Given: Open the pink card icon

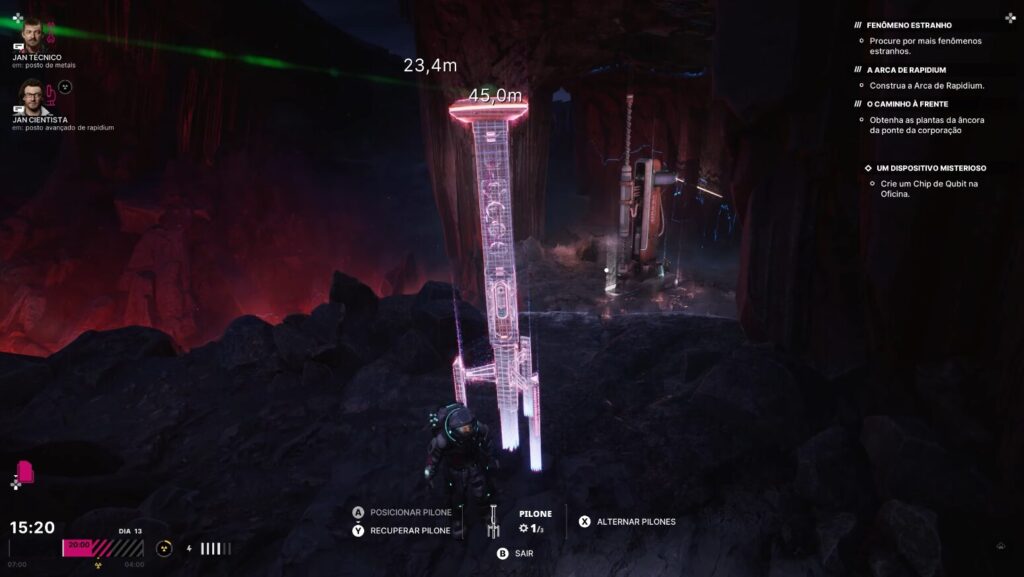Looking at the screenshot, I should [x=25, y=472].
